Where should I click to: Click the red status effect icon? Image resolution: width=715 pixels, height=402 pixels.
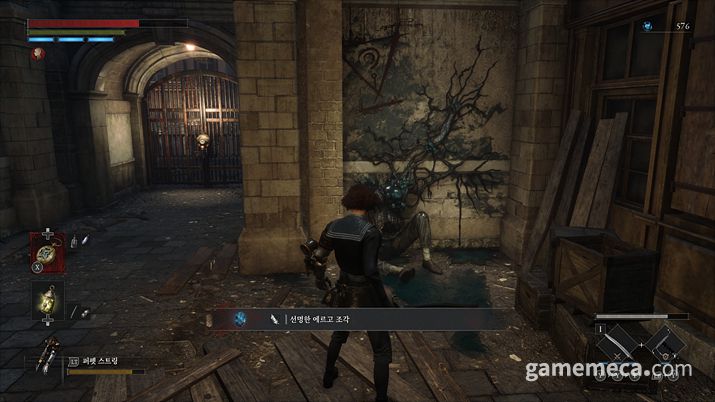click(38, 56)
